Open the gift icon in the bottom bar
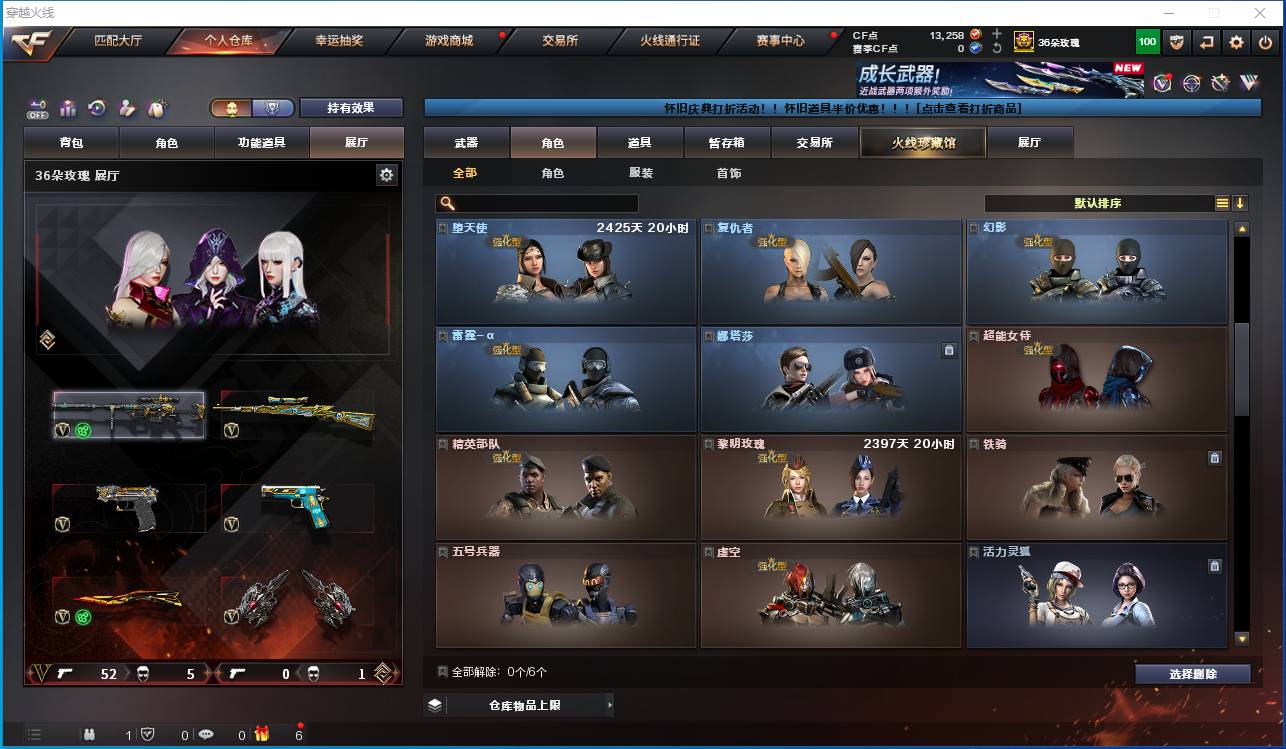Screen dimensions: 1286x749 (262, 735)
